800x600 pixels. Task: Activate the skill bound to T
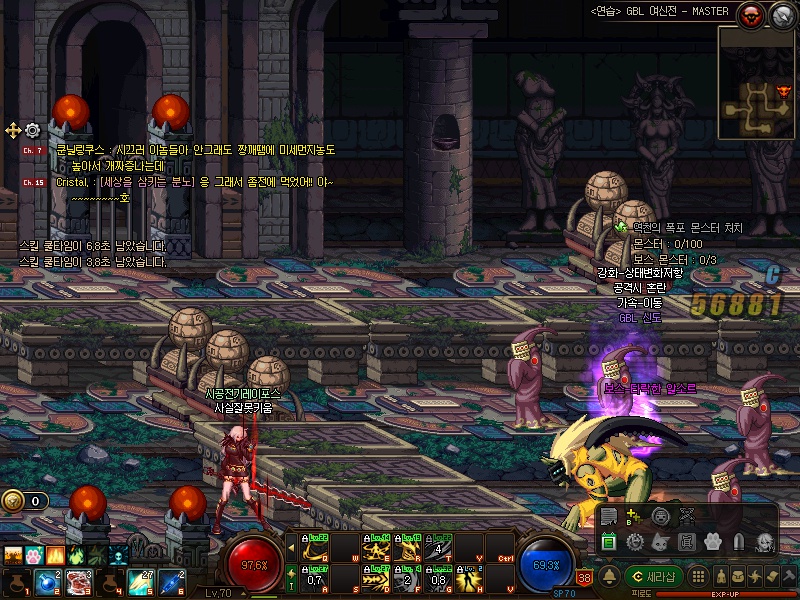(439, 548)
